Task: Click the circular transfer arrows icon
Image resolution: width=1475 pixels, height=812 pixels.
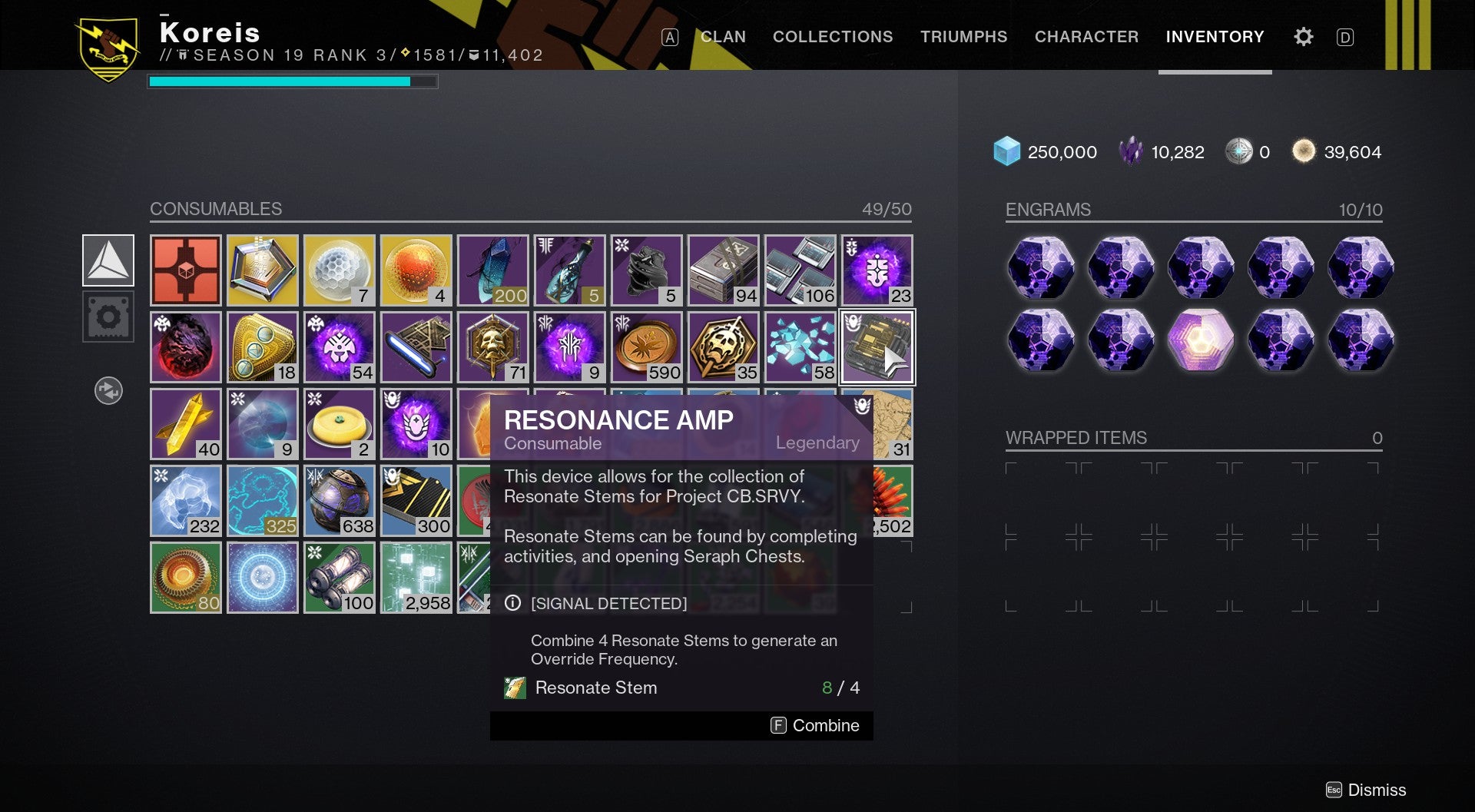Action: pyautogui.click(x=108, y=390)
